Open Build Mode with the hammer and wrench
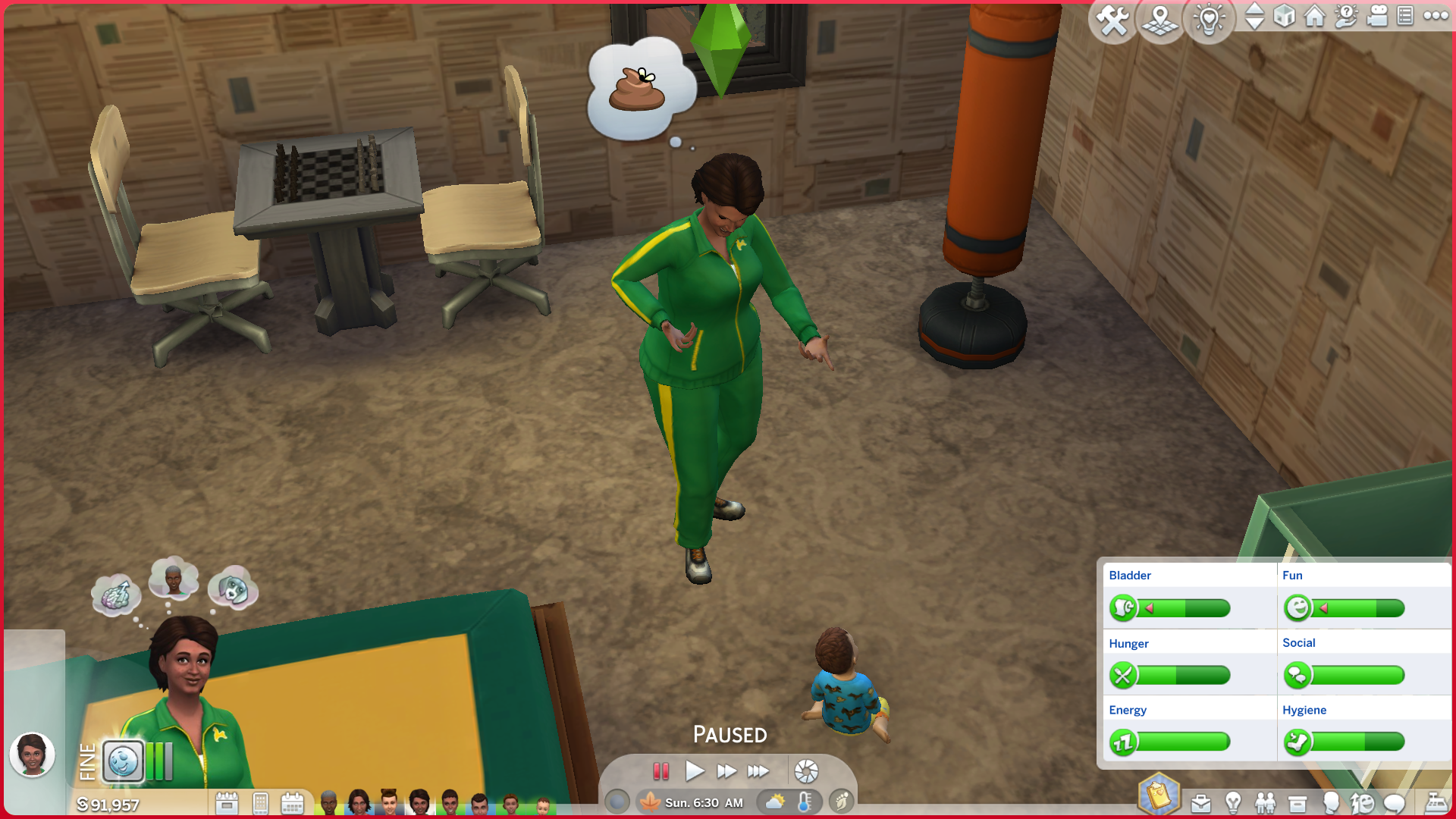1456x819 pixels. (x=1112, y=20)
